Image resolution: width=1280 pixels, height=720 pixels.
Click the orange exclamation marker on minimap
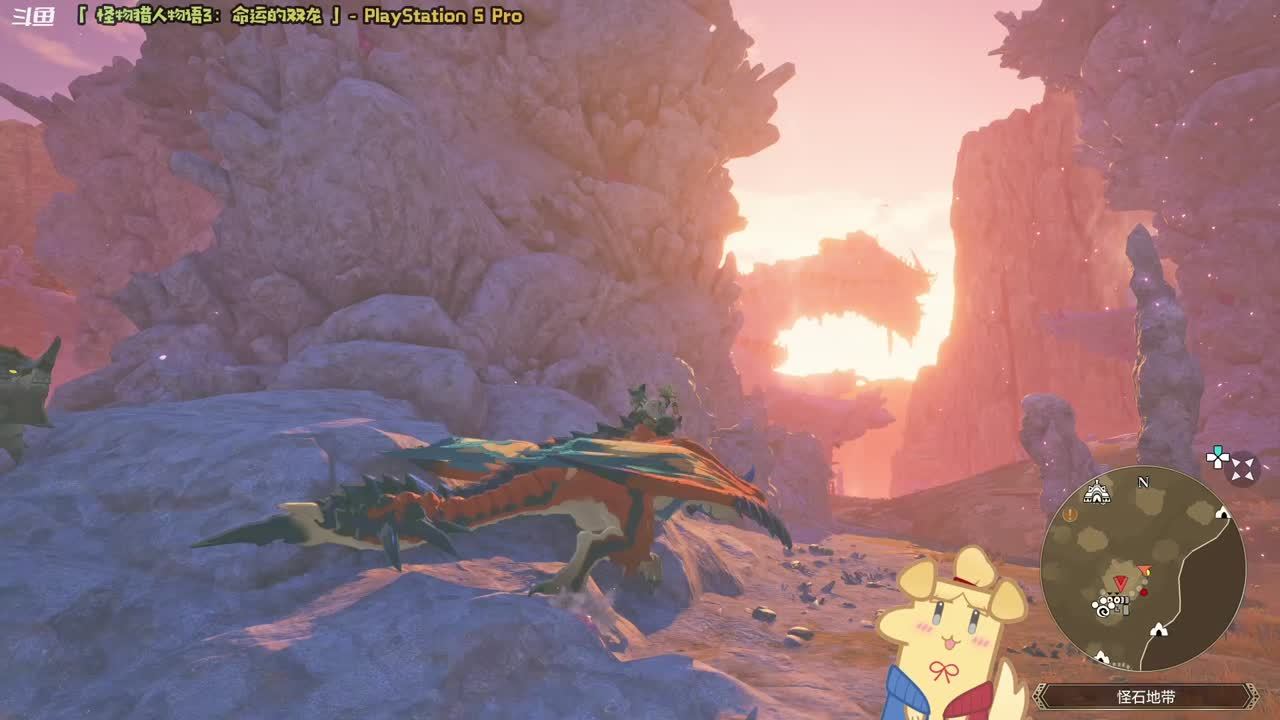pyautogui.click(x=1070, y=514)
